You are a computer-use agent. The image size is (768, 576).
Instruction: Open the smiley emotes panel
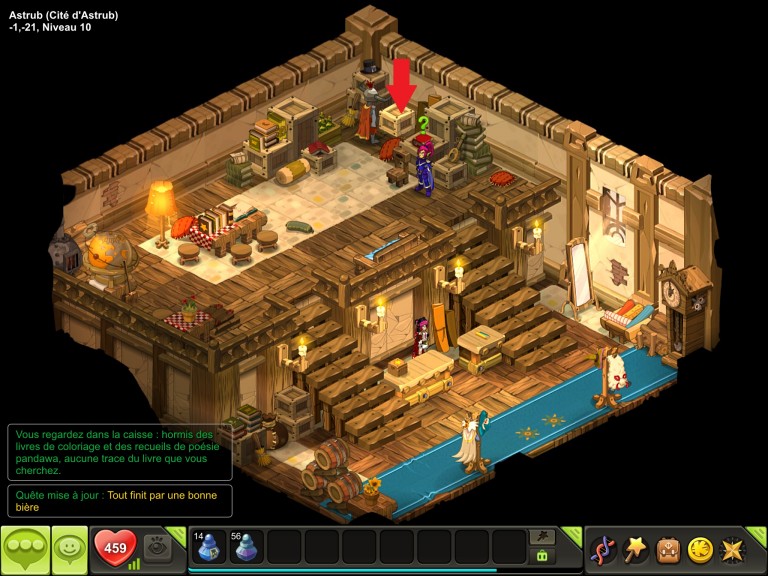click(70, 549)
